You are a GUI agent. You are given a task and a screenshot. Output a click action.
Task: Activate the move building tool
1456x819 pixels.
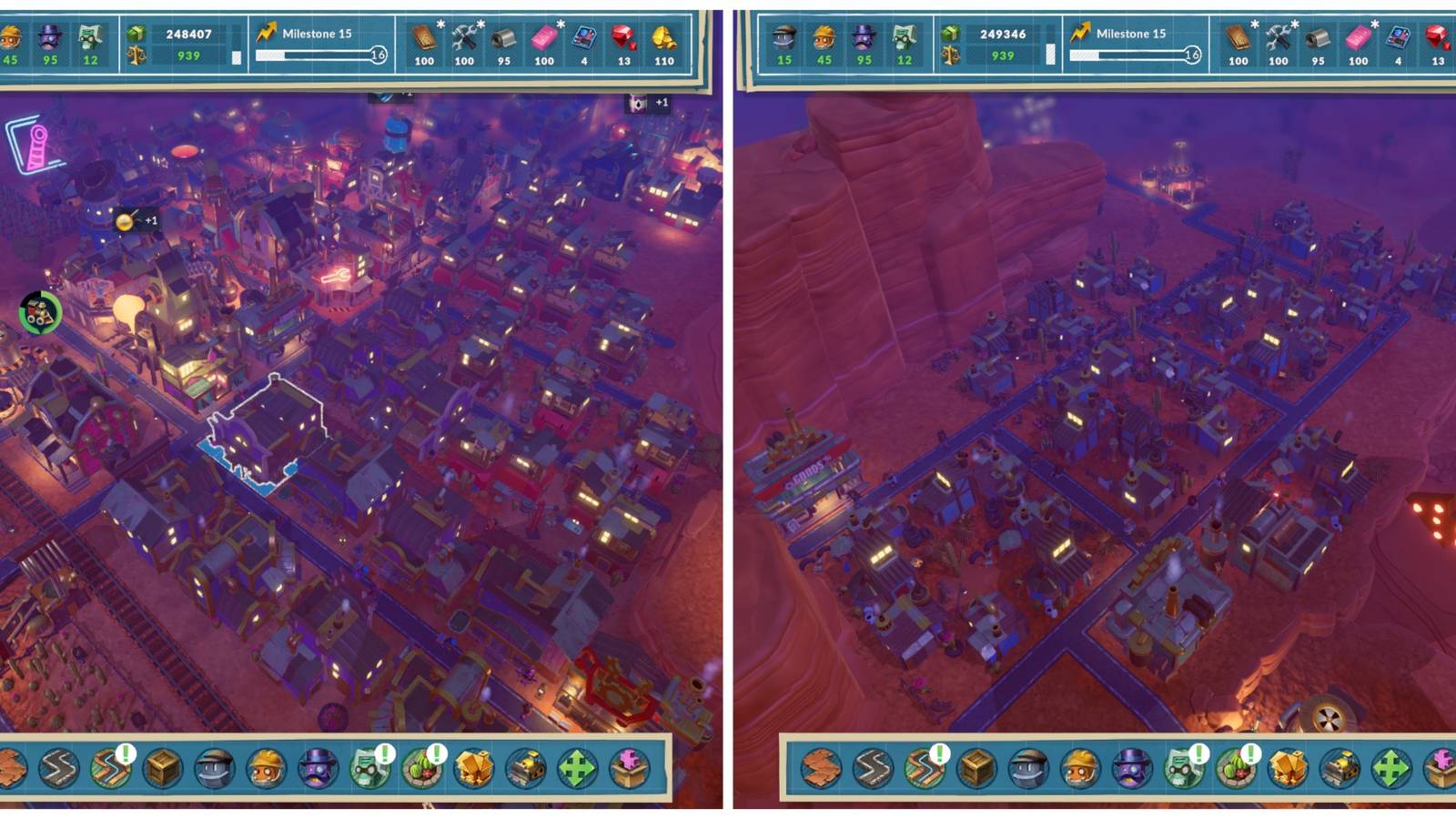point(577,769)
